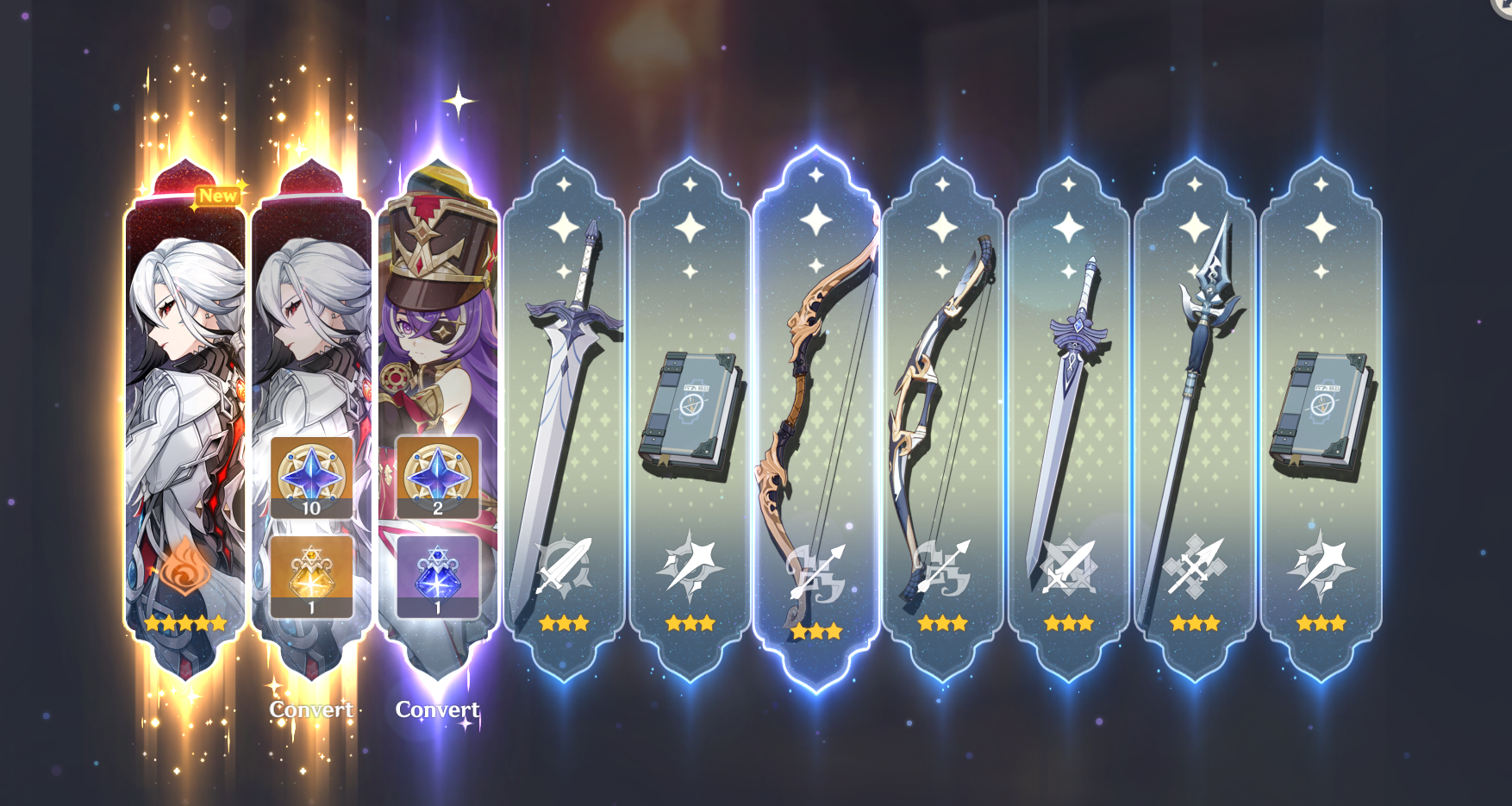This screenshot has width=1512, height=806.
Task: Select the five-star rating row on Arlecchino's card
Action: pos(184,622)
